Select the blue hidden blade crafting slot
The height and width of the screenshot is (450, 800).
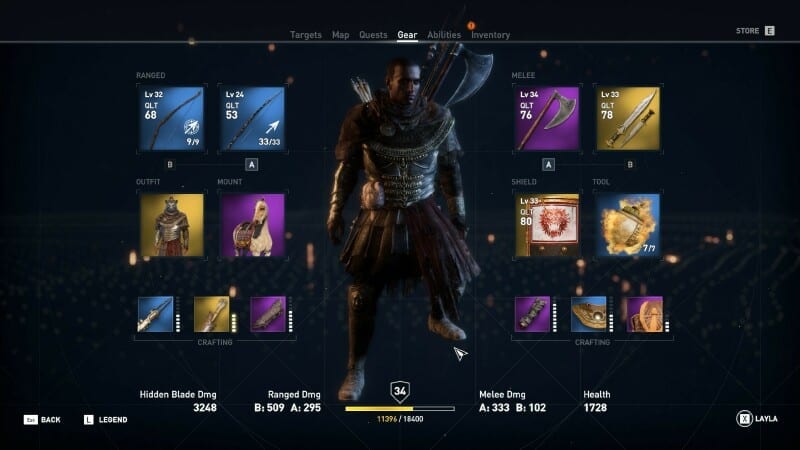155,314
